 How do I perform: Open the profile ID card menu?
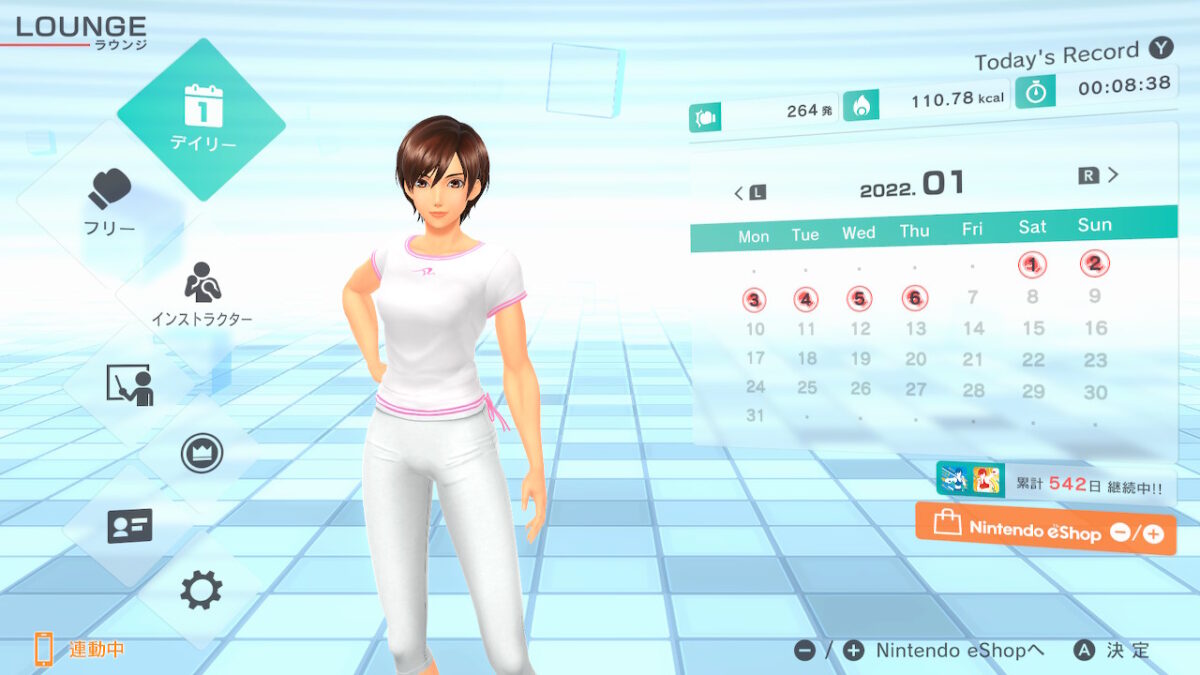129,525
